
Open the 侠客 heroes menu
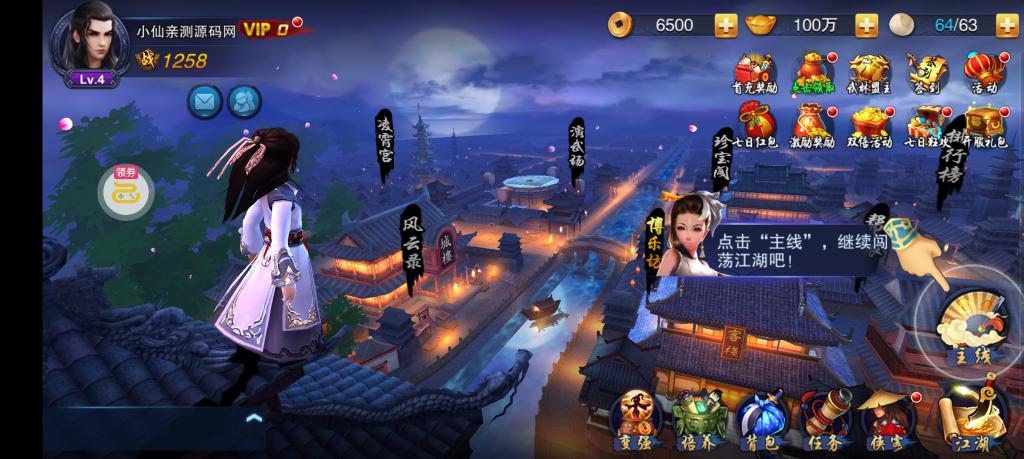click(885, 418)
